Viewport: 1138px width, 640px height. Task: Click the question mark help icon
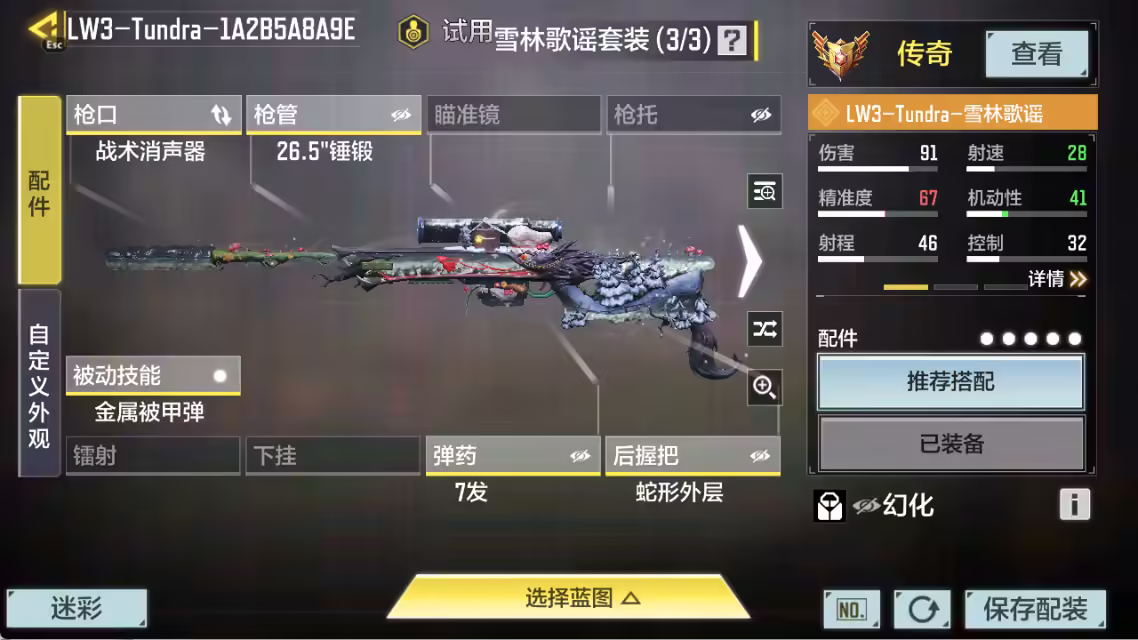tap(733, 40)
